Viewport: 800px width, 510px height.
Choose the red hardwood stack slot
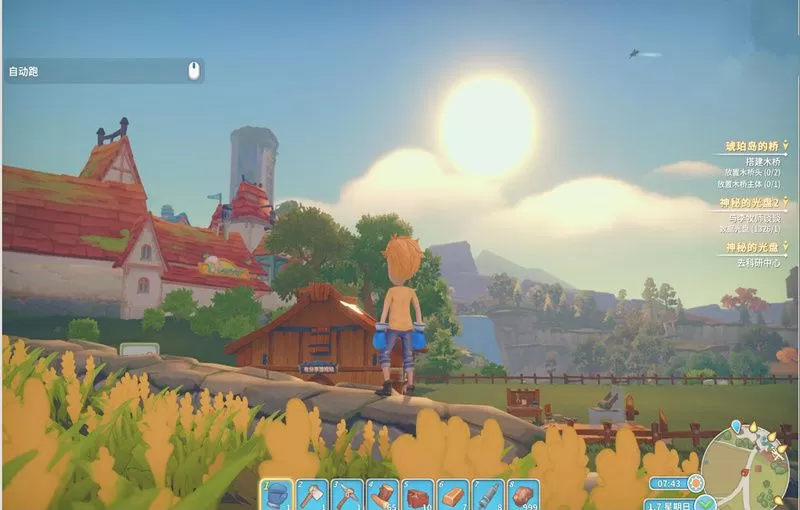(x=417, y=495)
